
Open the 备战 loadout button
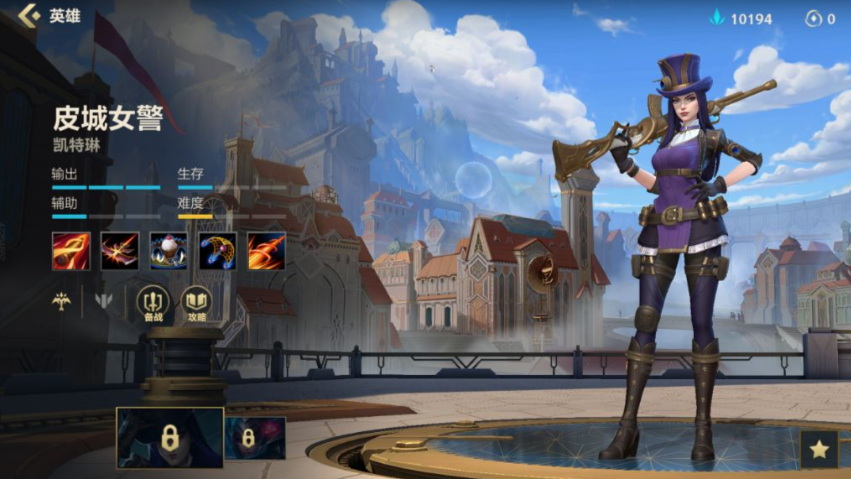point(153,301)
